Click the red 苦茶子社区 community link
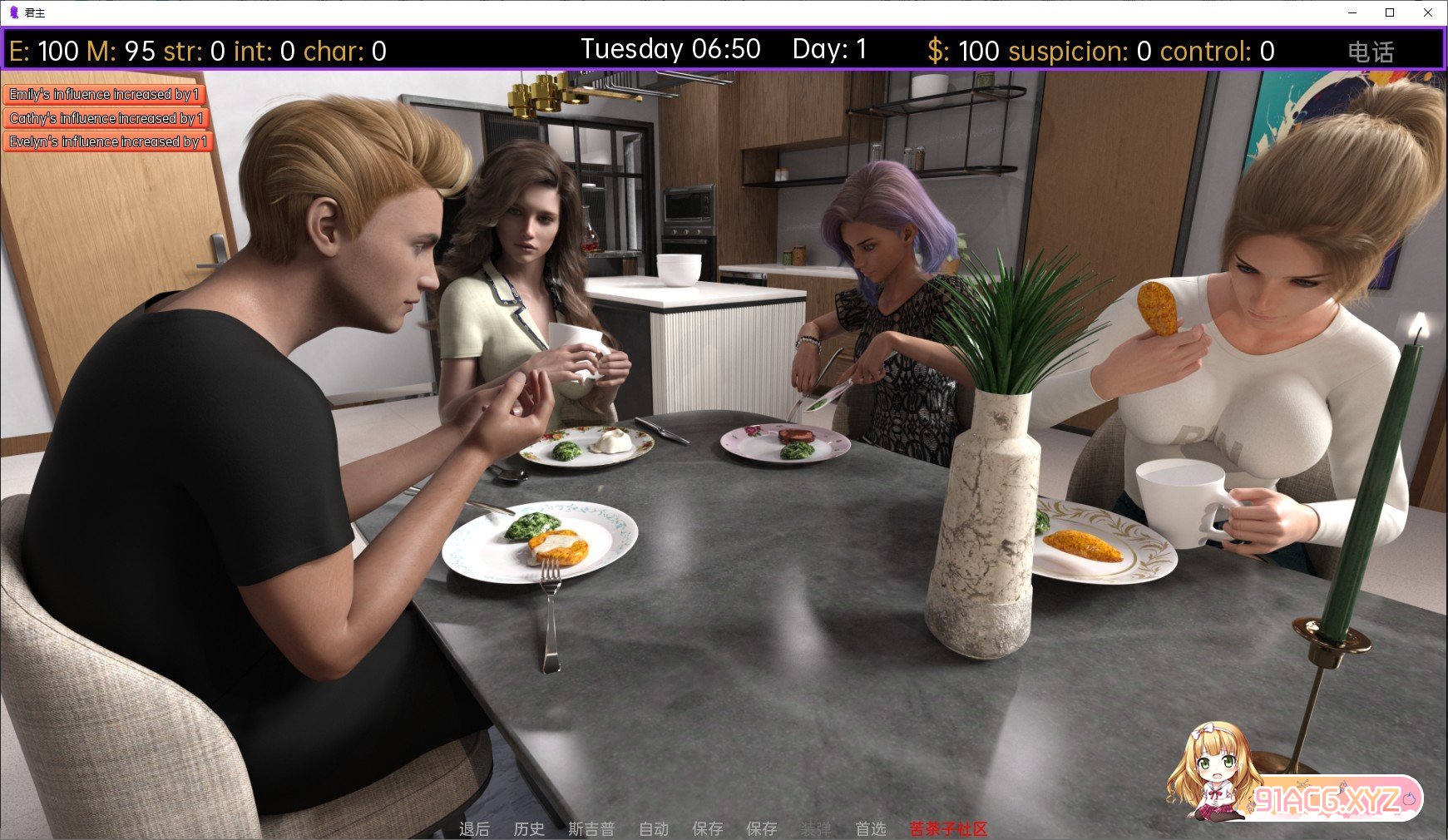Viewport: 1448px width, 840px height. pyautogui.click(x=948, y=828)
